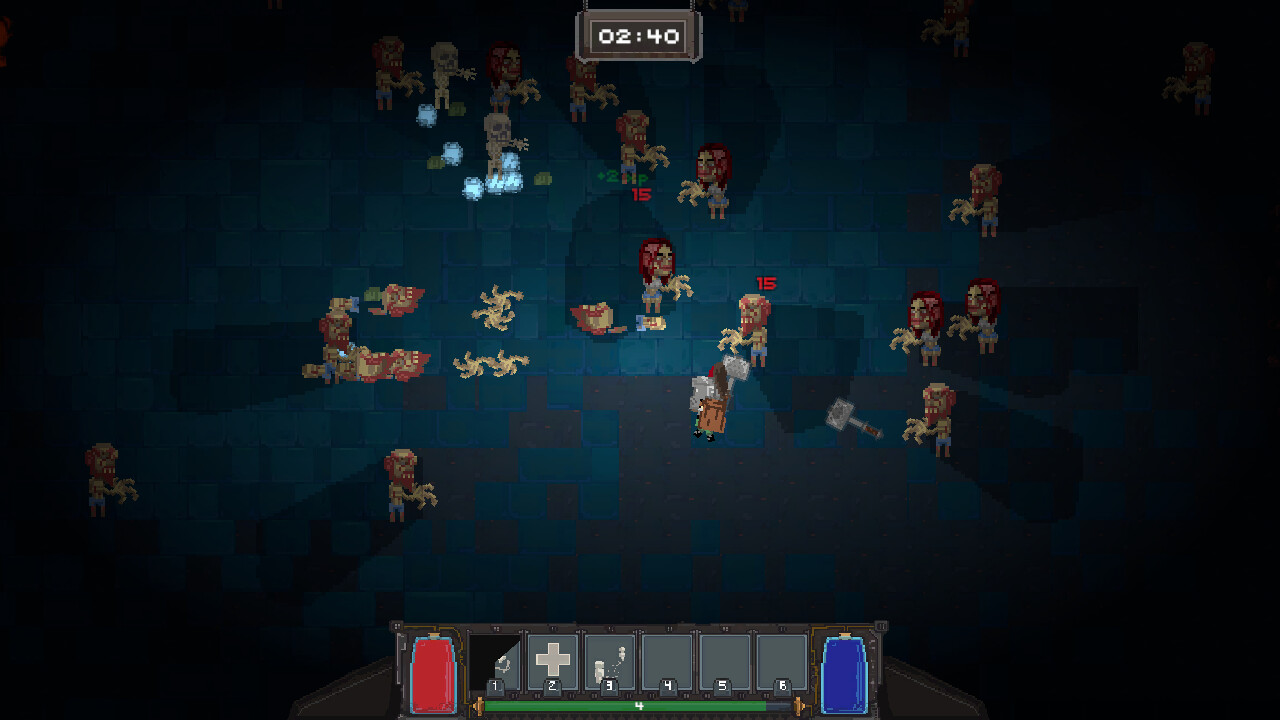Viewport: 1280px width, 720px height.
Task: Select empty hotbar slot 5
Action: (725, 658)
